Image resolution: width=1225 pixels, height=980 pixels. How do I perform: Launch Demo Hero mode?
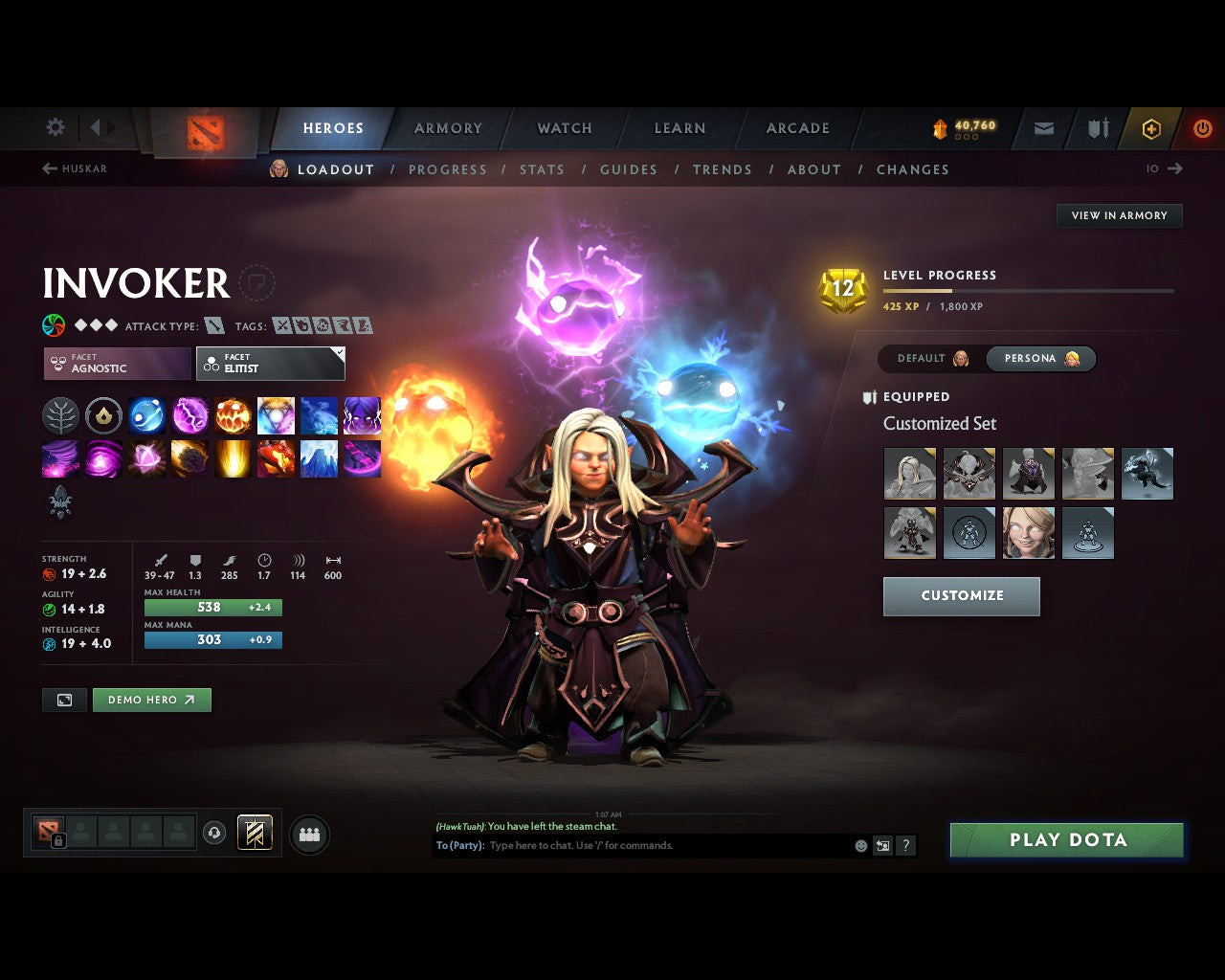click(x=151, y=700)
